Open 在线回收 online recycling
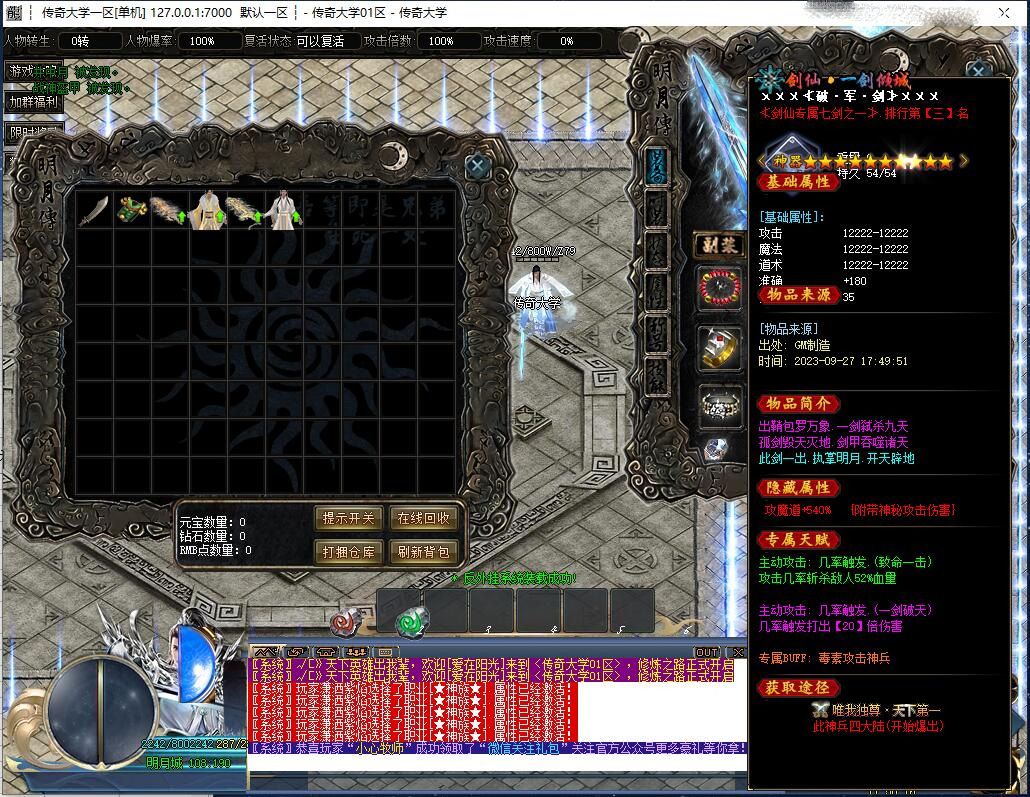Image resolution: width=1030 pixels, height=797 pixels. click(424, 518)
